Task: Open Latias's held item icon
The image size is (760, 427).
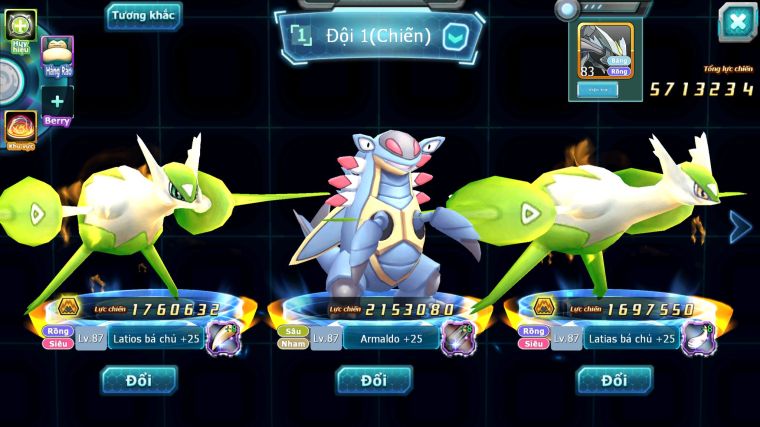Action: click(697, 338)
